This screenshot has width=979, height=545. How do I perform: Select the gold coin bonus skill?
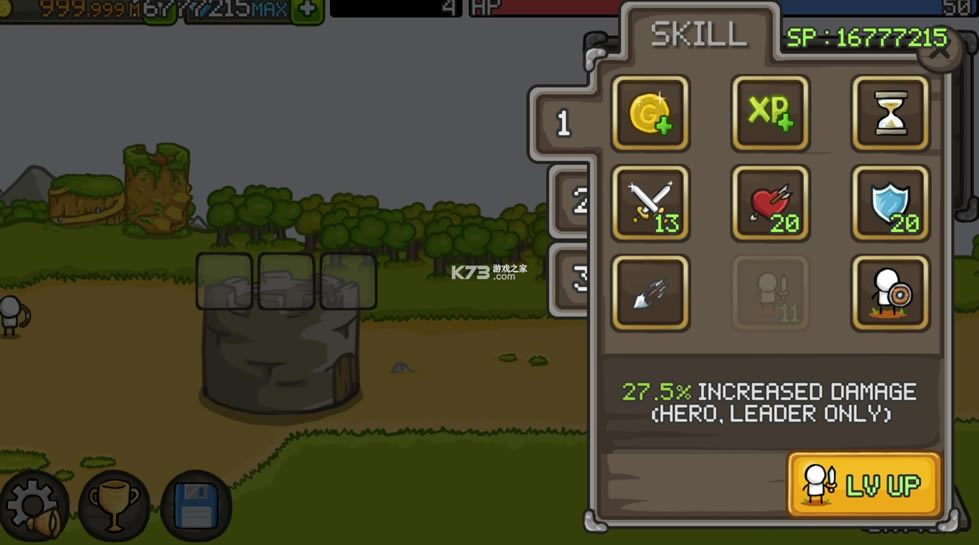(650, 113)
